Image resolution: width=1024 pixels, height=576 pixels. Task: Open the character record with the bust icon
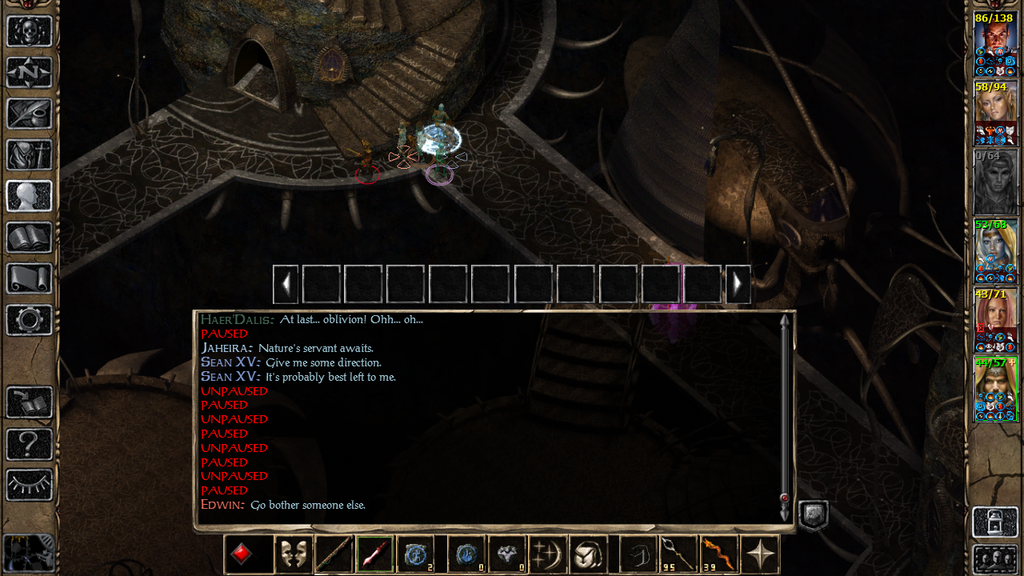point(29,196)
